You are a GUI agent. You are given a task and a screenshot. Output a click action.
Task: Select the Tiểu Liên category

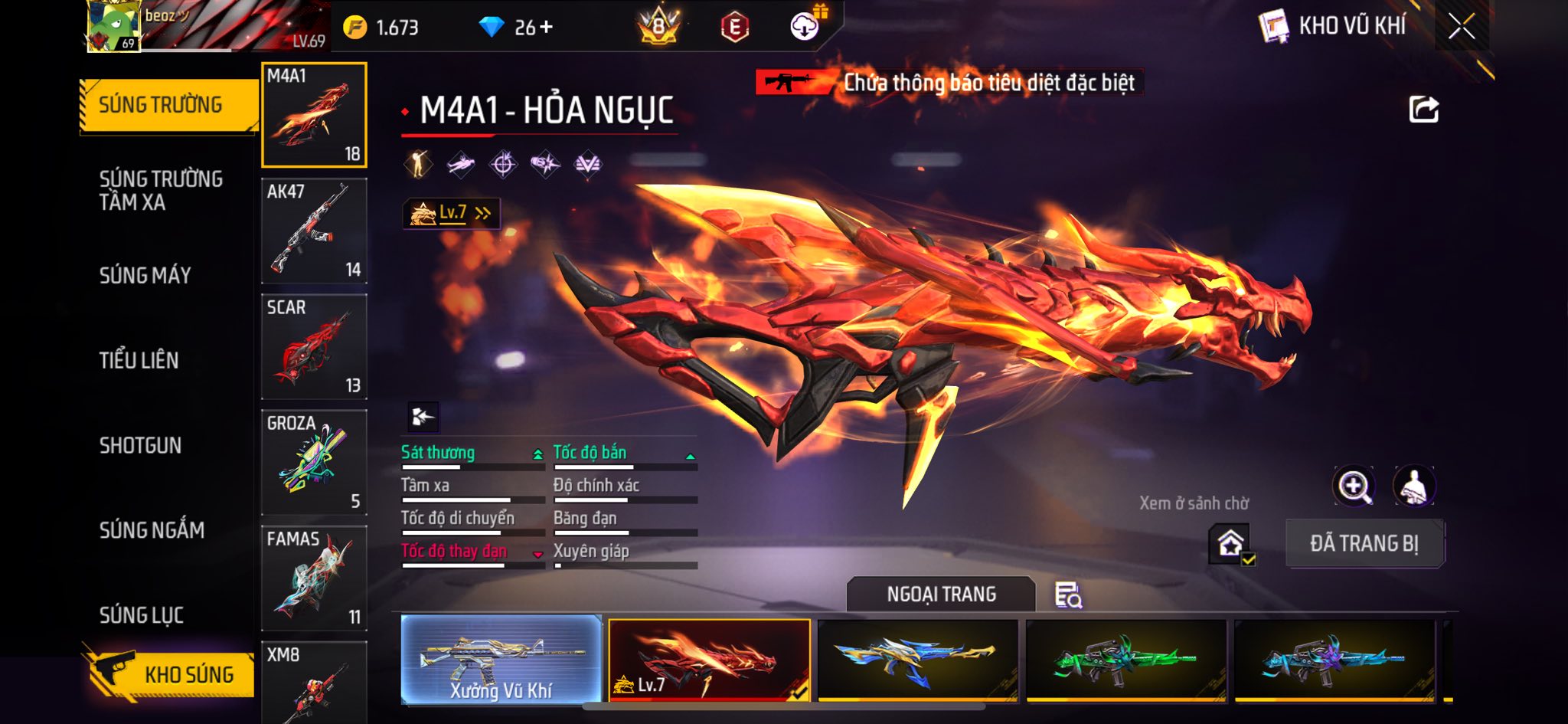[139, 360]
